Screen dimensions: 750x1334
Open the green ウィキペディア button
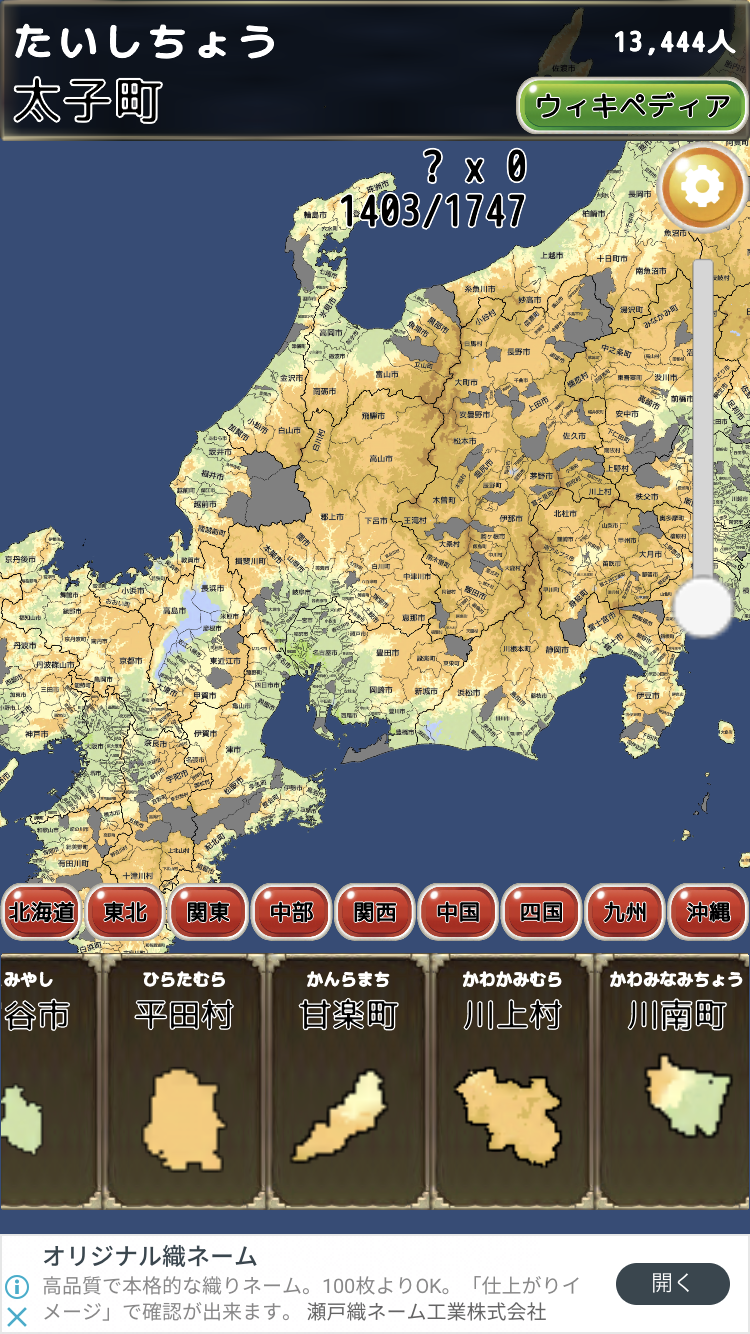632,106
